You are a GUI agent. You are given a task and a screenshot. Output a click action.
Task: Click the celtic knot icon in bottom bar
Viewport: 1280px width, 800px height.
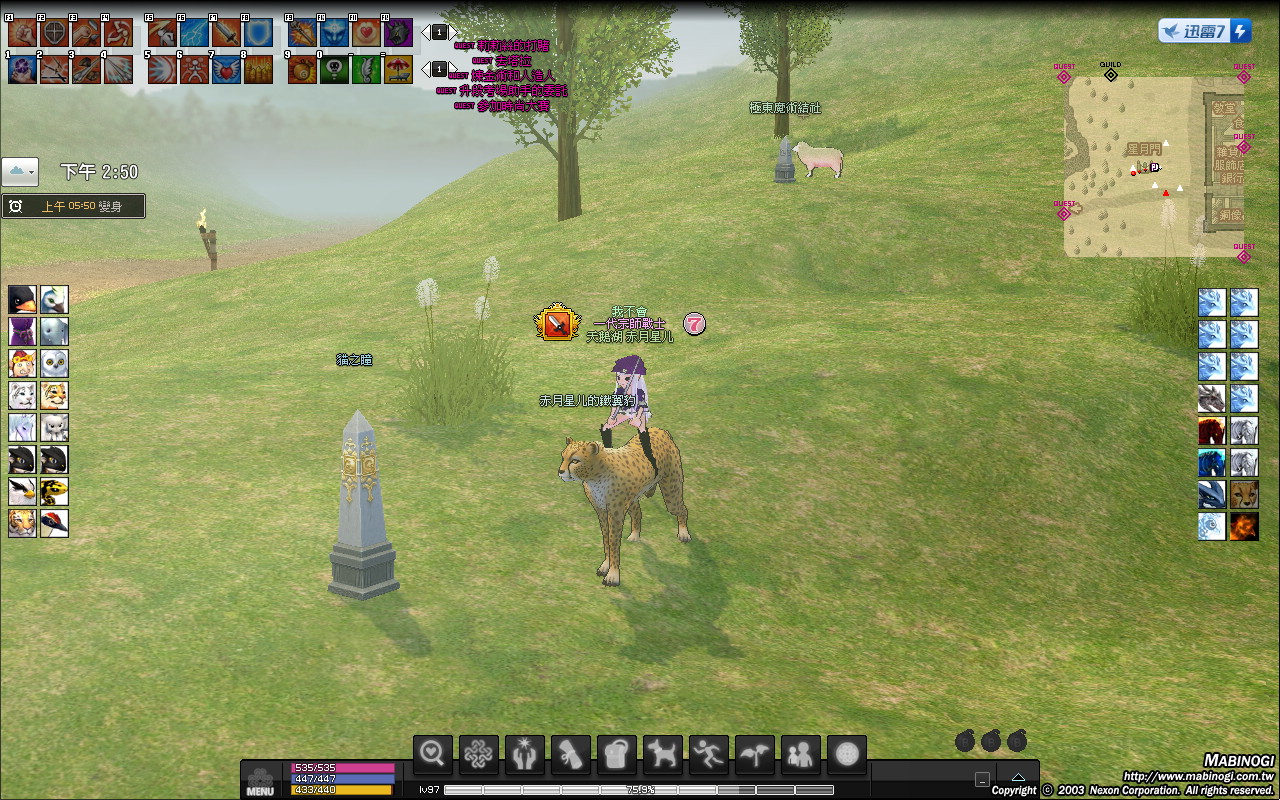[479, 754]
